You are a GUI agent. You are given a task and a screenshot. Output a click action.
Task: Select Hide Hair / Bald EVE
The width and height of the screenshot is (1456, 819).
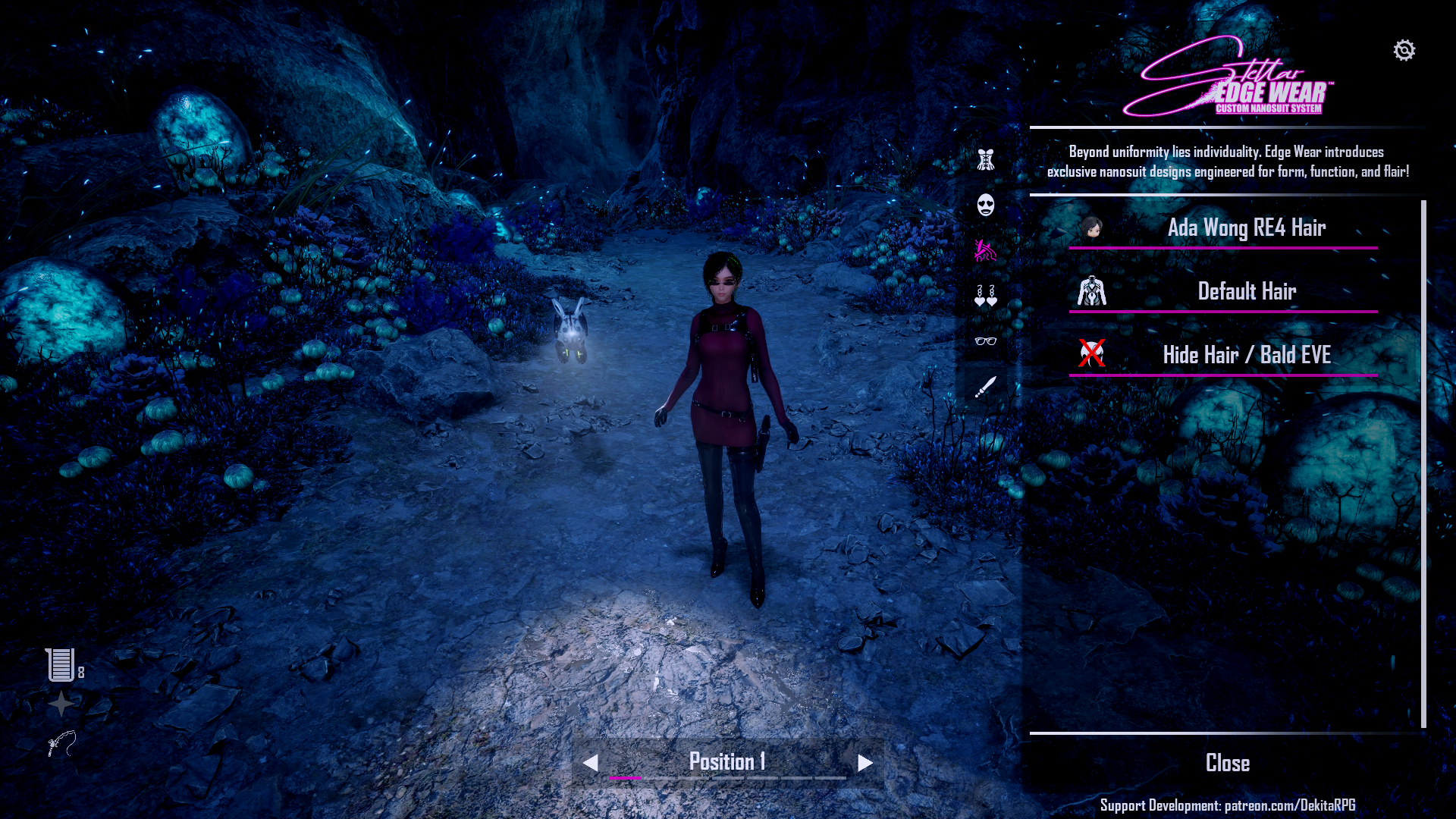click(x=1245, y=355)
